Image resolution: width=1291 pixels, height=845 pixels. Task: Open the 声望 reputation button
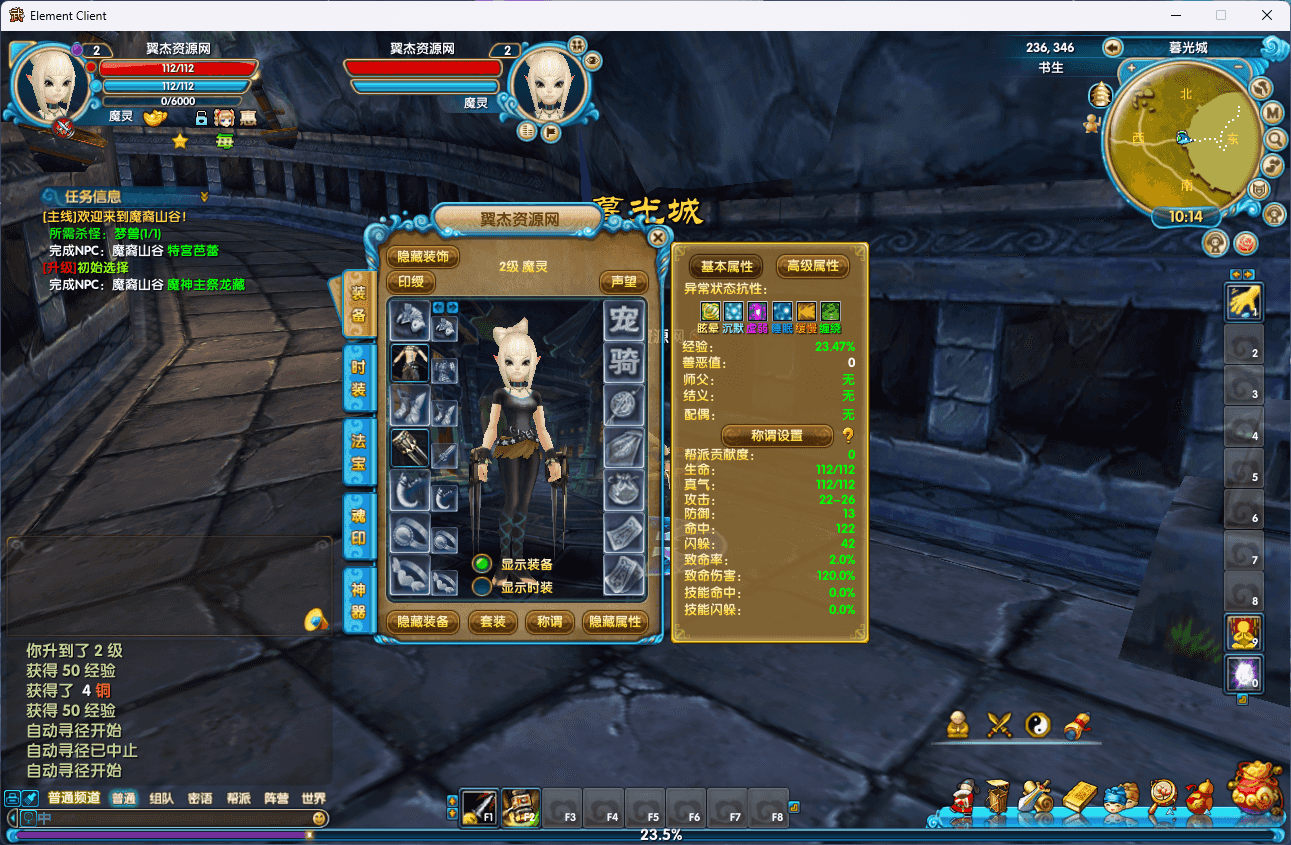tap(624, 282)
